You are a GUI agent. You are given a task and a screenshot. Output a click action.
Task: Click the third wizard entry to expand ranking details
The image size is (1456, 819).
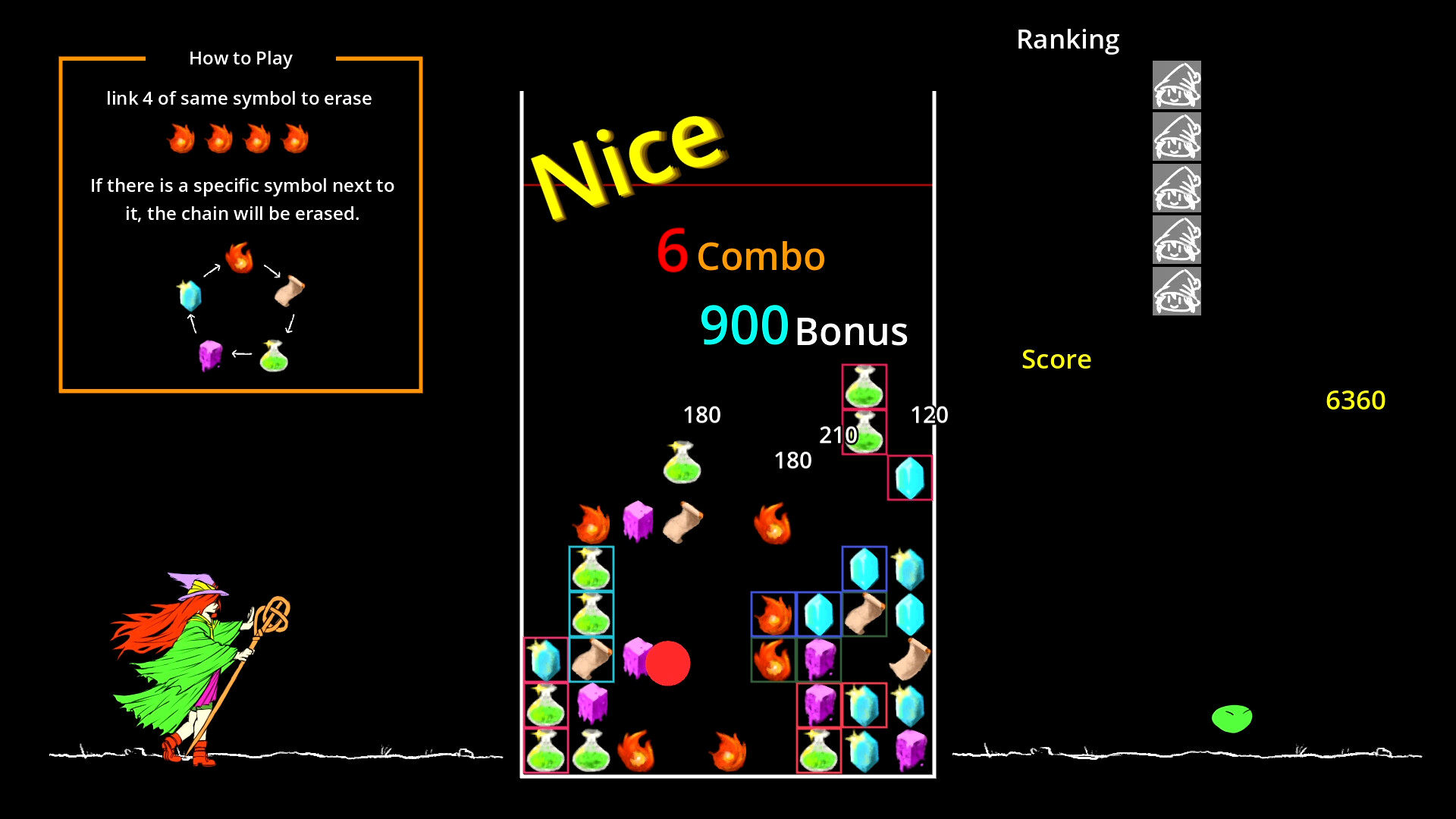[x=1176, y=189]
